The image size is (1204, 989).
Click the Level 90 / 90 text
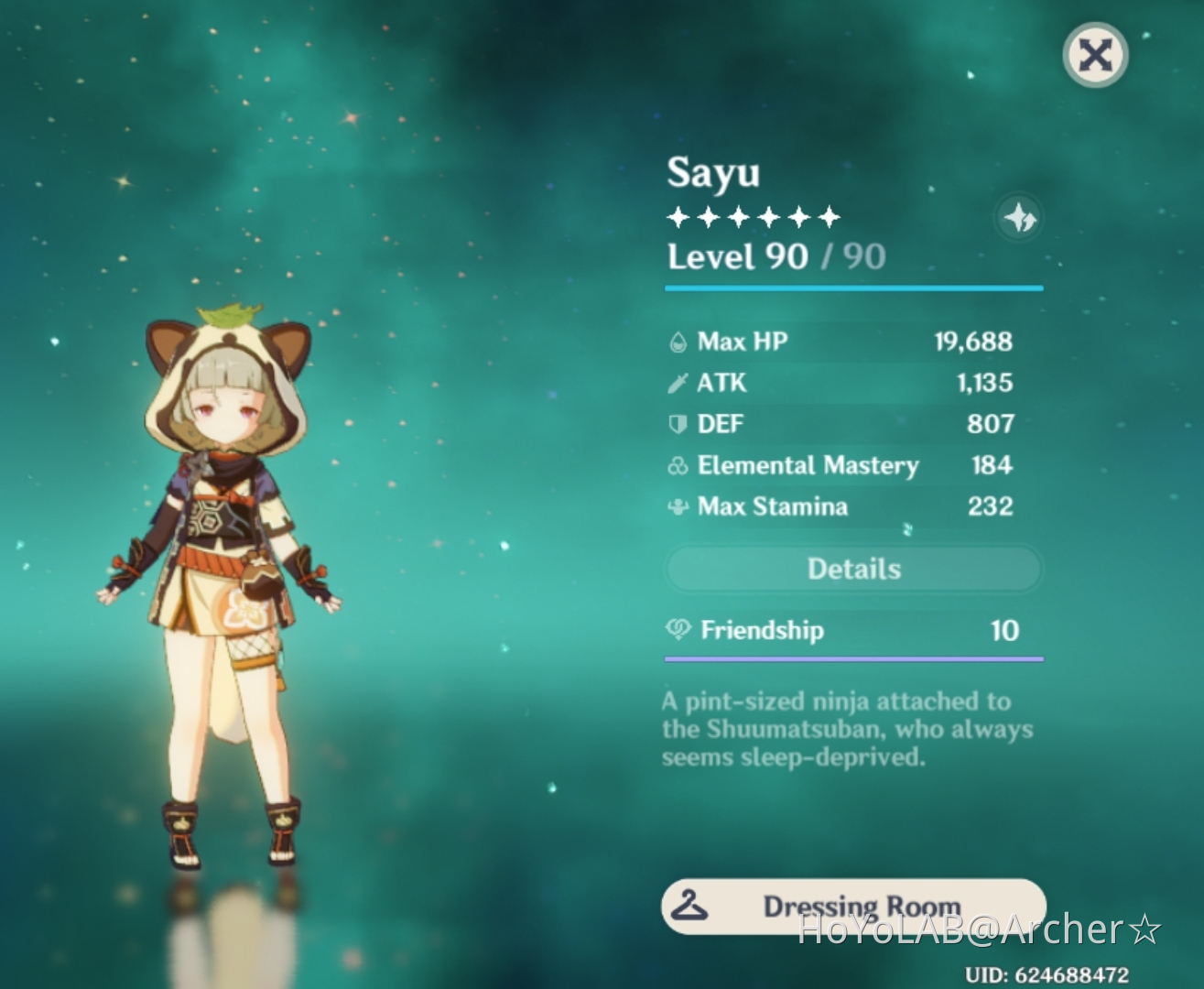click(x=776, y=257)
